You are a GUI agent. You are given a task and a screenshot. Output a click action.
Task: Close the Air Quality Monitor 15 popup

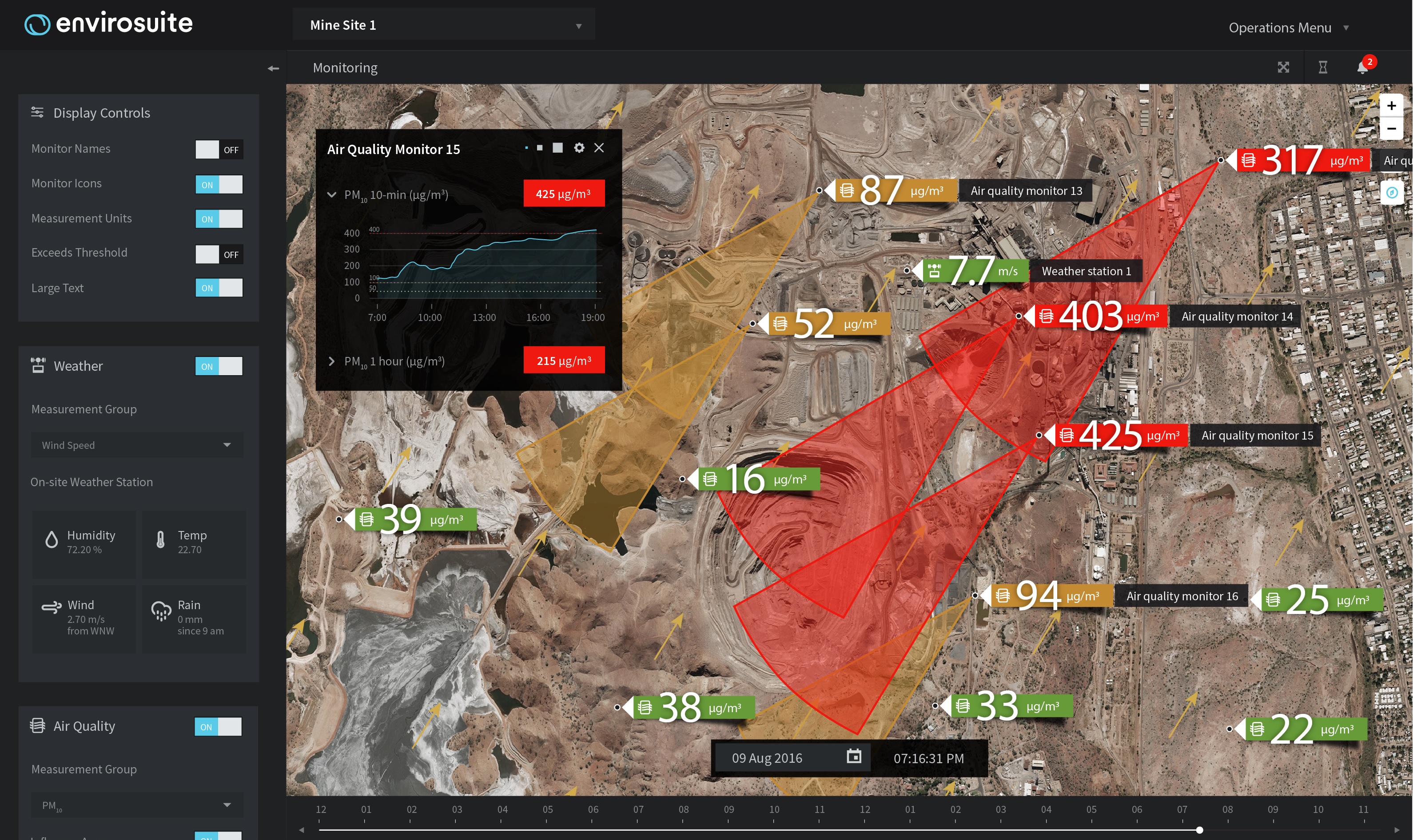[599, 148]
